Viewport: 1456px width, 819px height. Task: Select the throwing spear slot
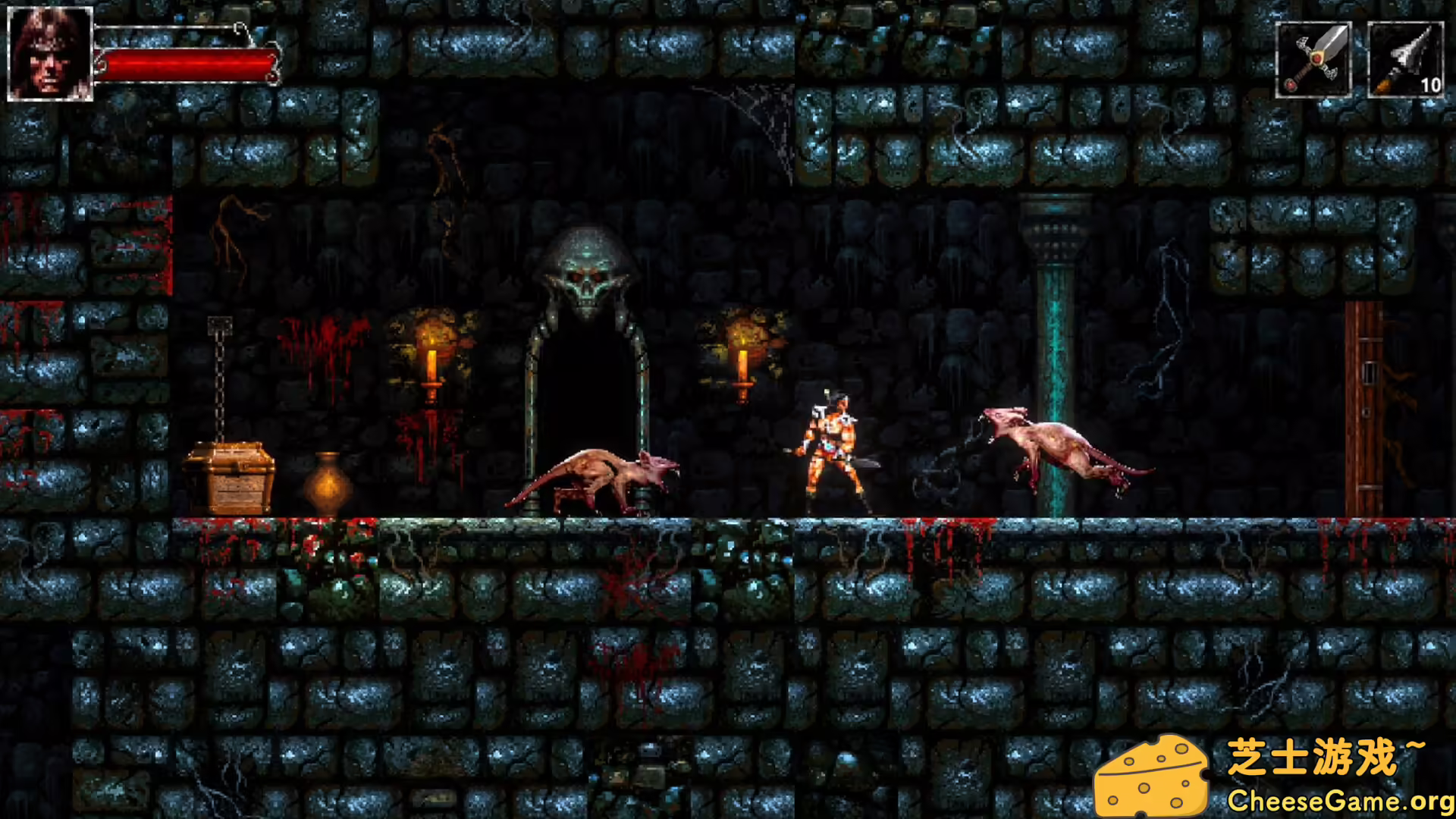(1405, 60)
